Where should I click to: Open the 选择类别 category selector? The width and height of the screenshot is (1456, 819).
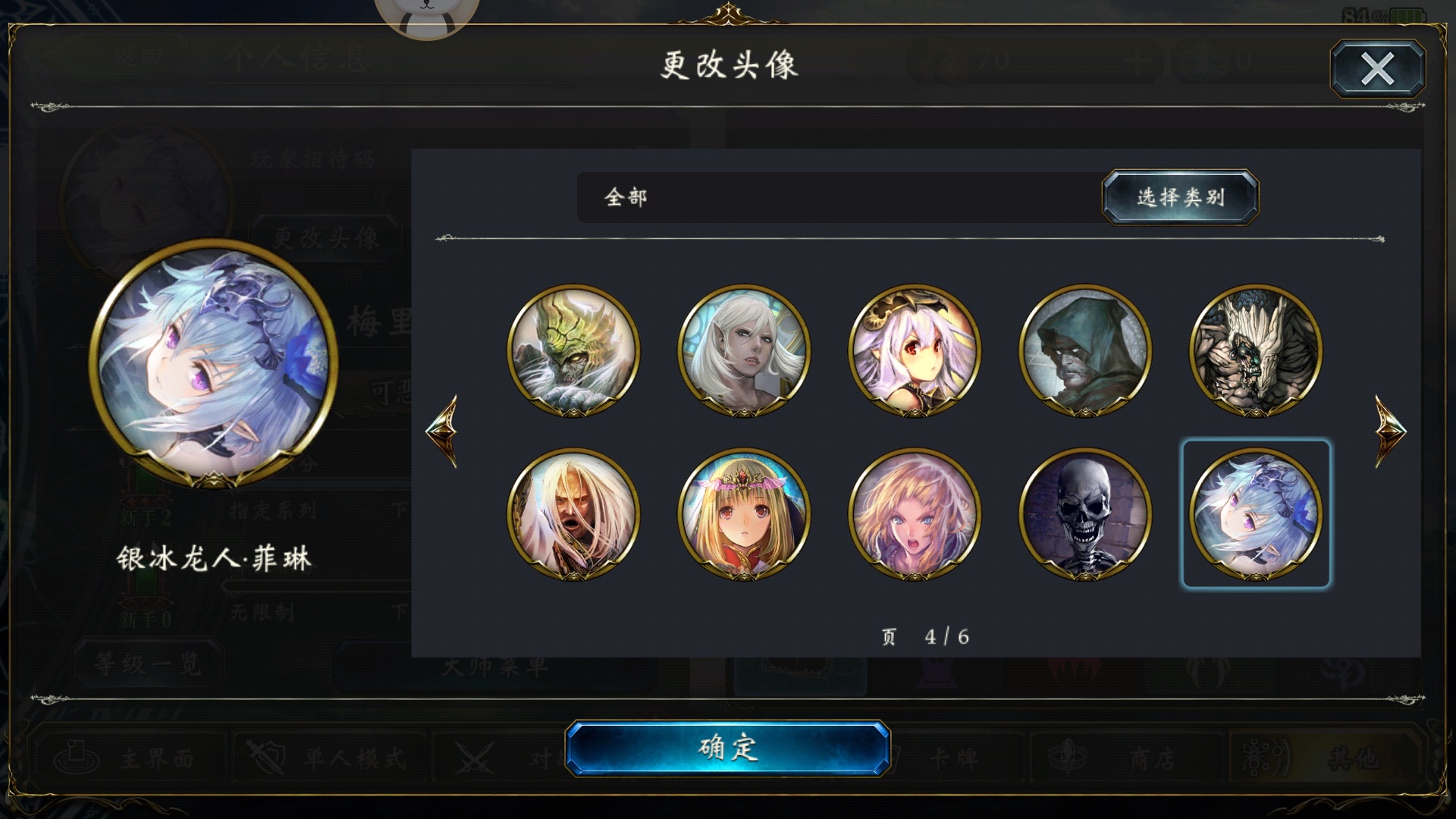[x=1178, y=198]
